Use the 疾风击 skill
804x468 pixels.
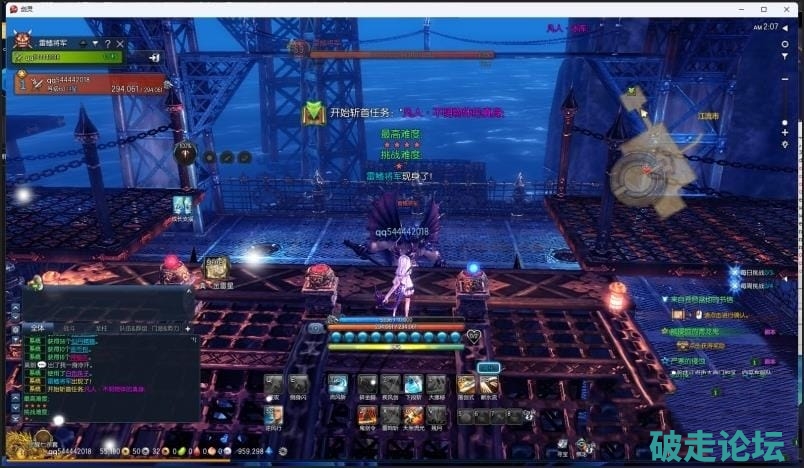point(390,383)
